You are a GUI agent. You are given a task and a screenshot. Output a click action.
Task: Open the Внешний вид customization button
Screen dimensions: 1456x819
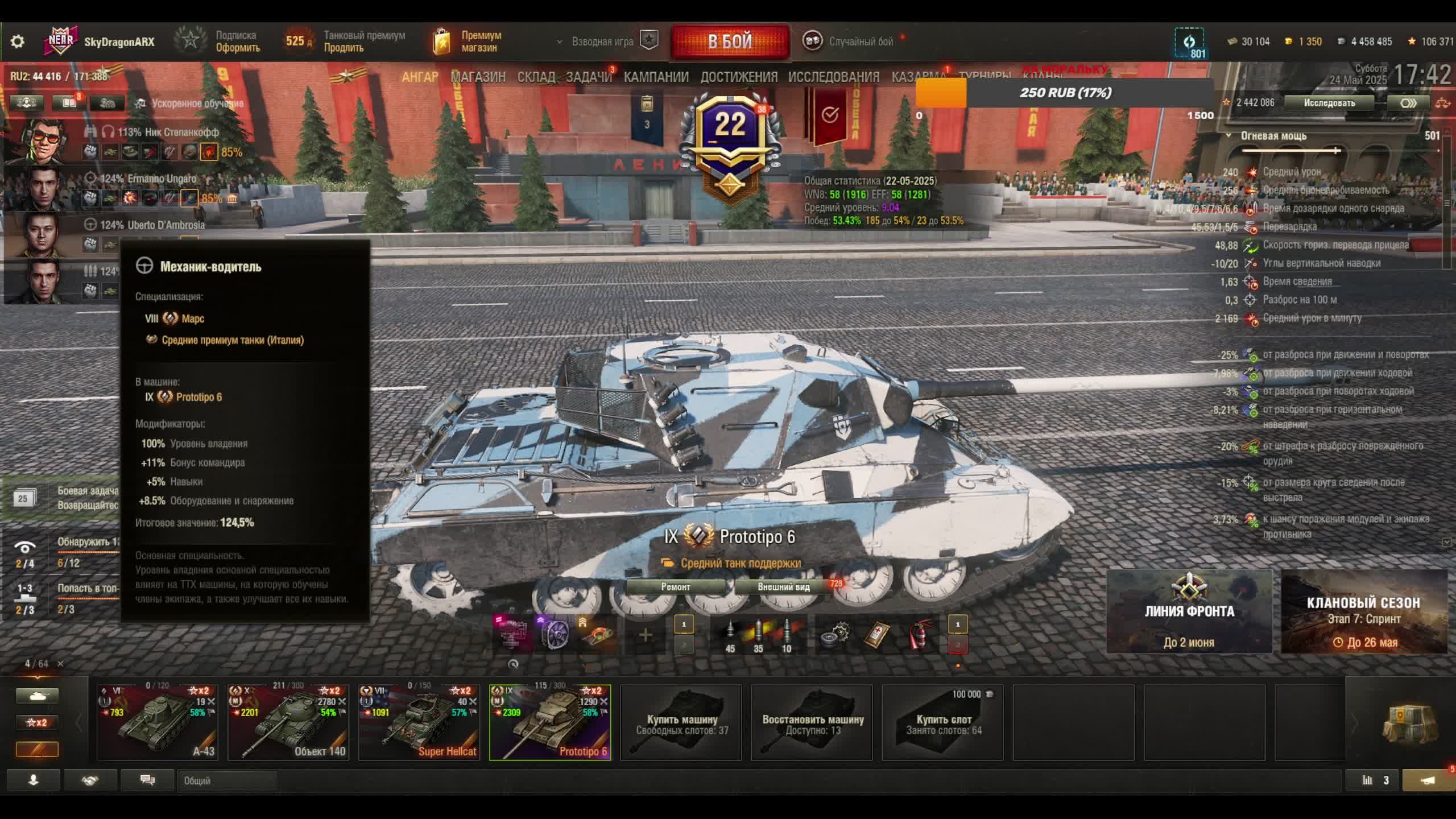(783, 587)
